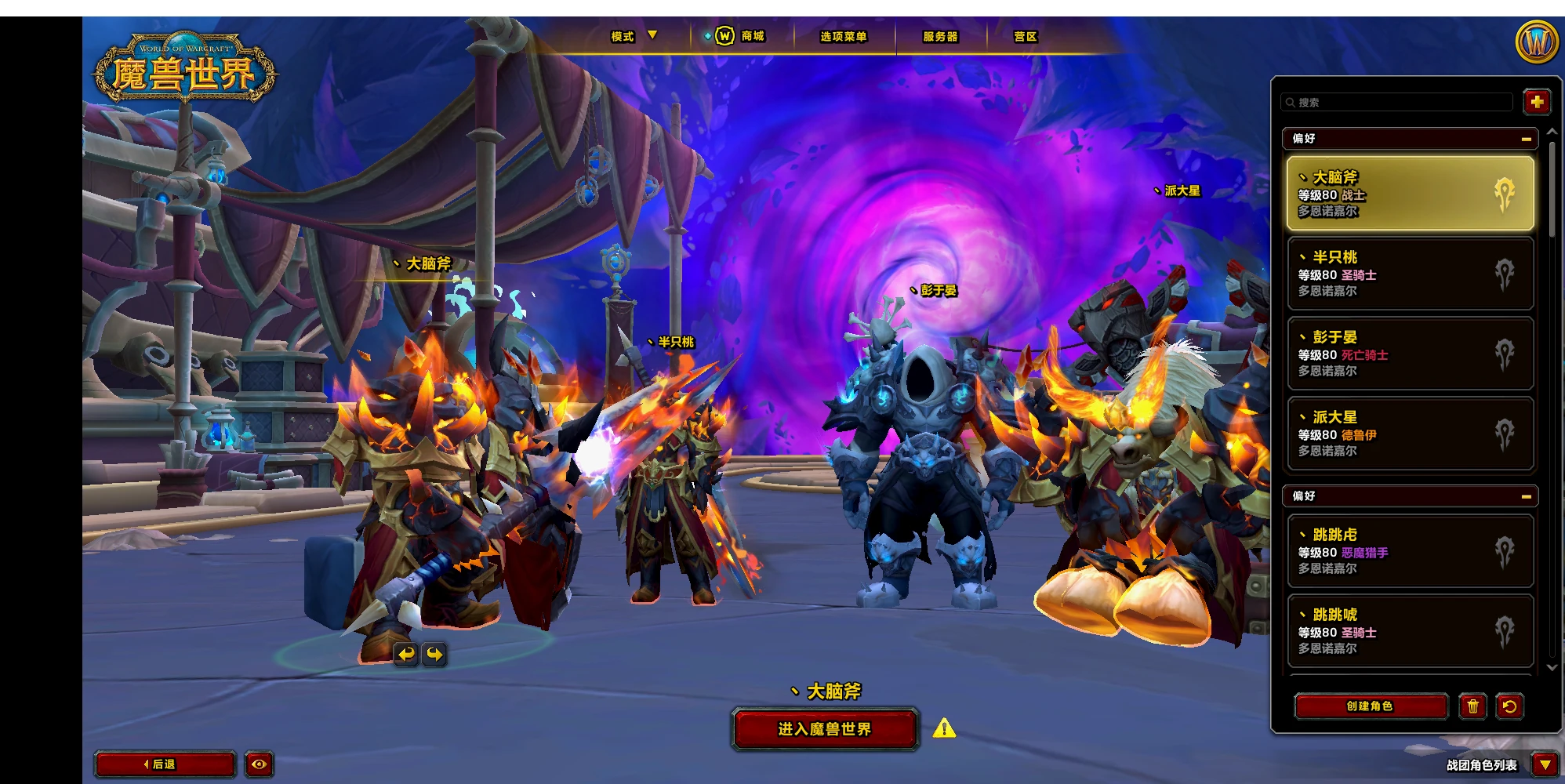The image size is (1565, 784).
Task: Click the trash can delete character button
Action: 1472,706
